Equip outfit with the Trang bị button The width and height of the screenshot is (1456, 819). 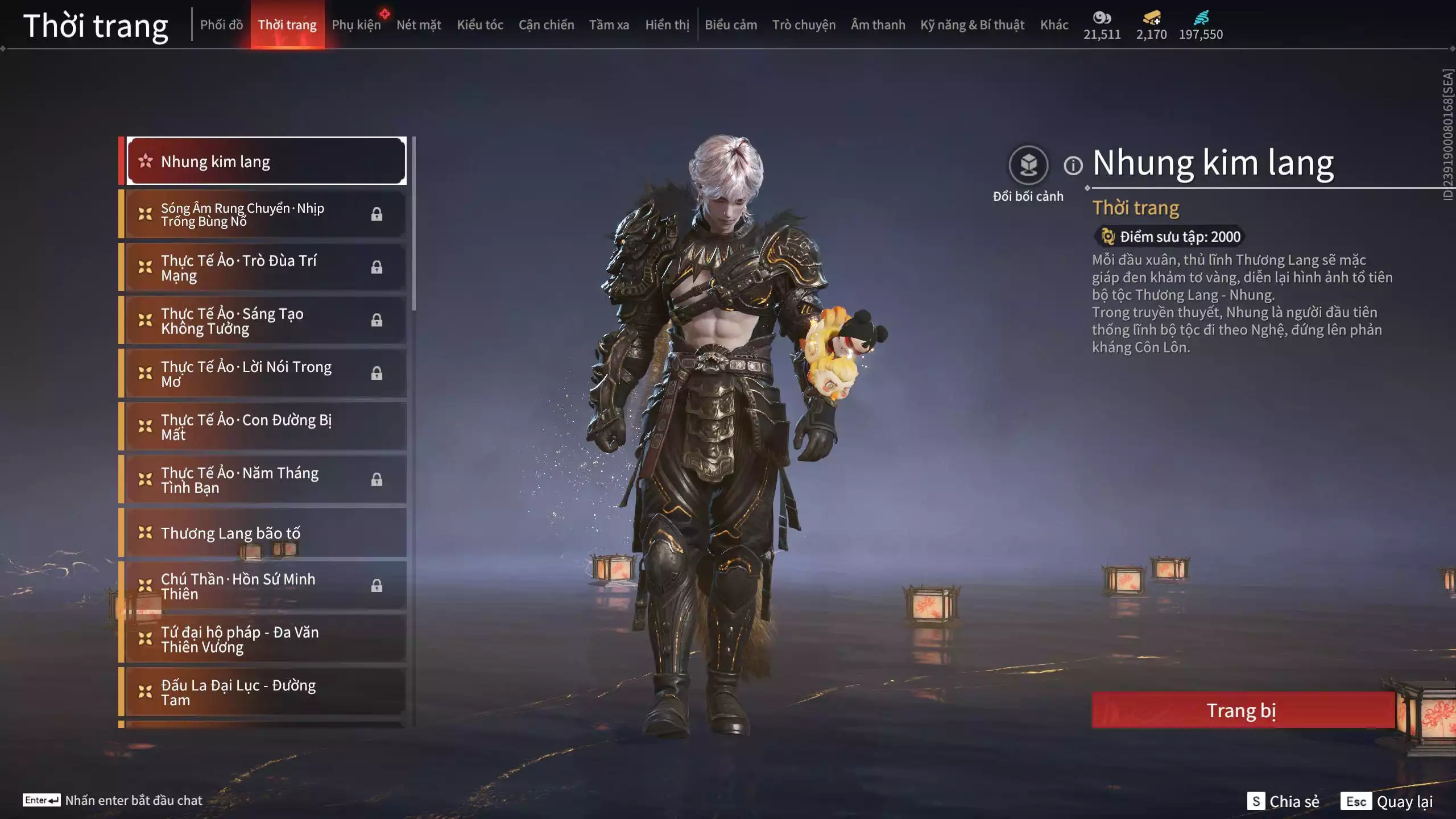click(x=1243, y=710)
